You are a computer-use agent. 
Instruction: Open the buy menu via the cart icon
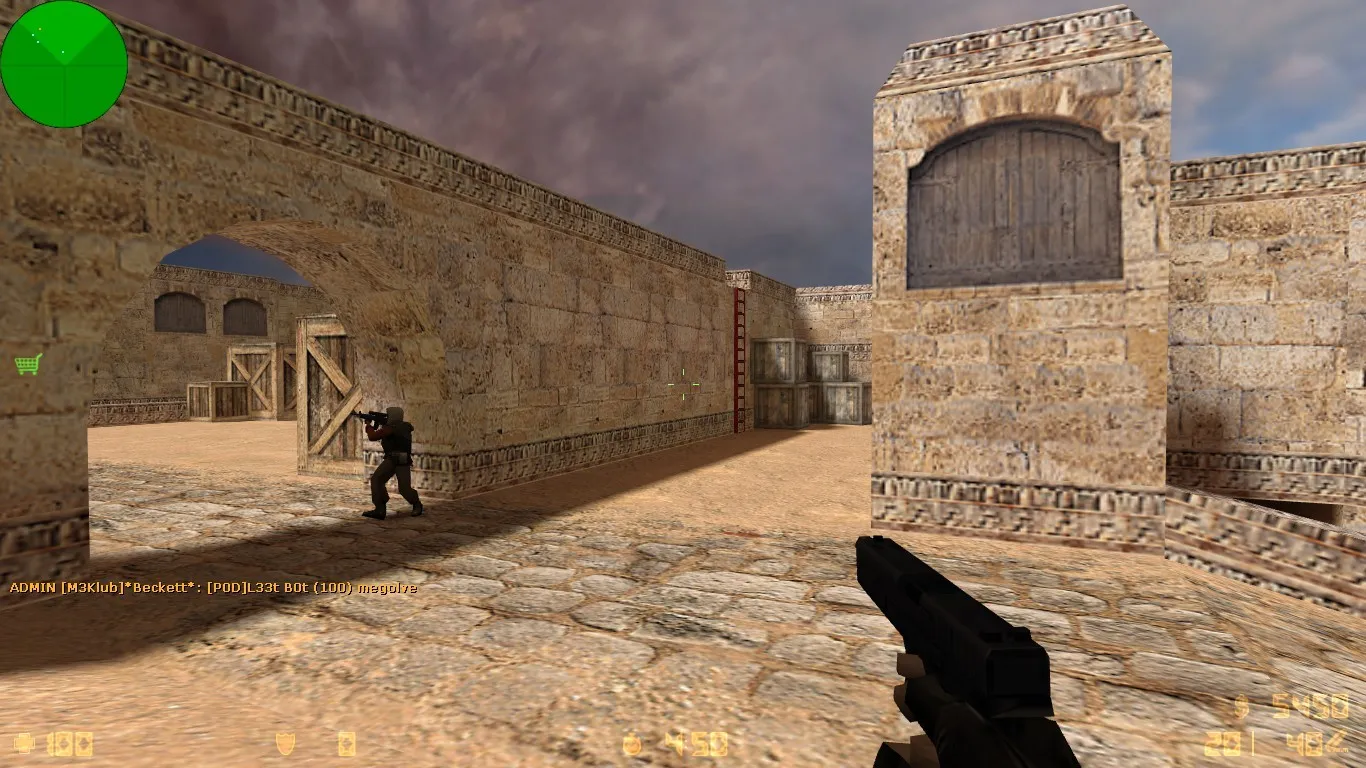pyautogui.click(x=27, y=364)
